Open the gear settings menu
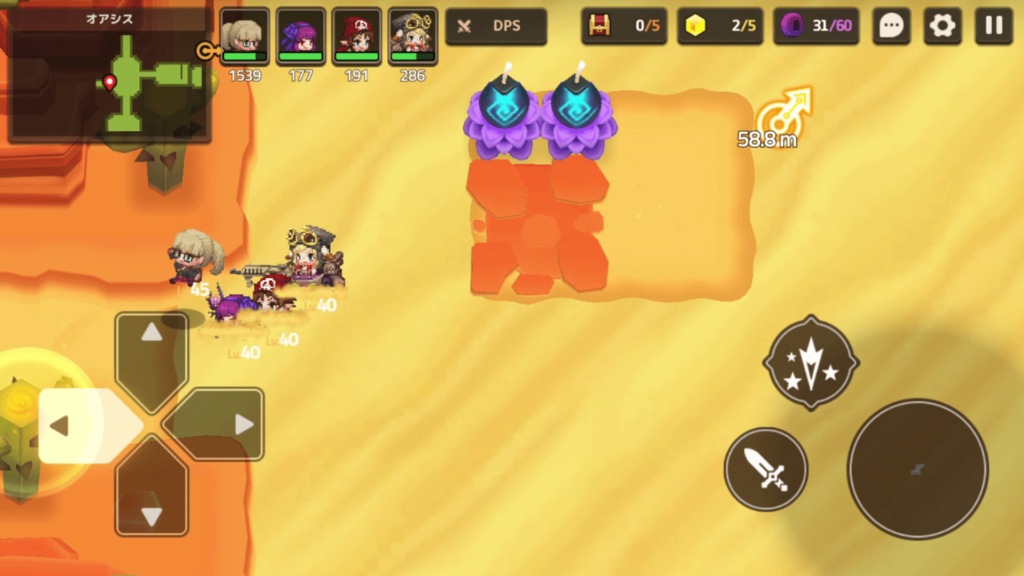The image size is (1024, 576). pyautogui.click(x=942, y=26)
